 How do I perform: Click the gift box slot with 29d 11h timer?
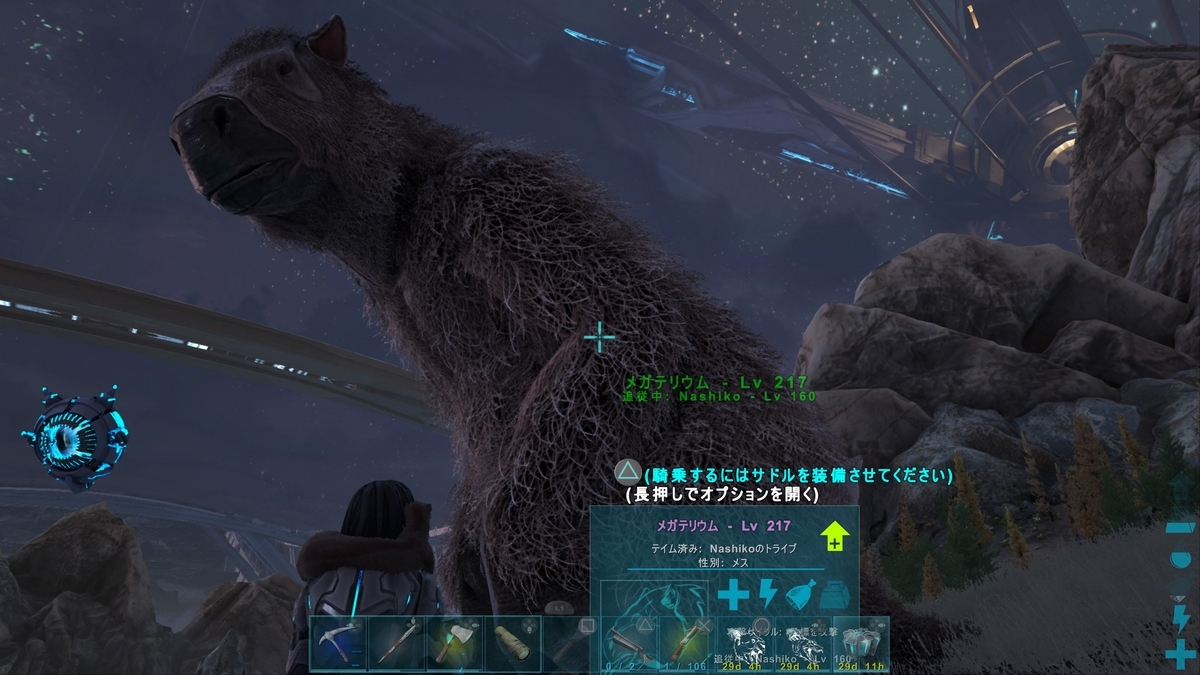coord(860,644)
